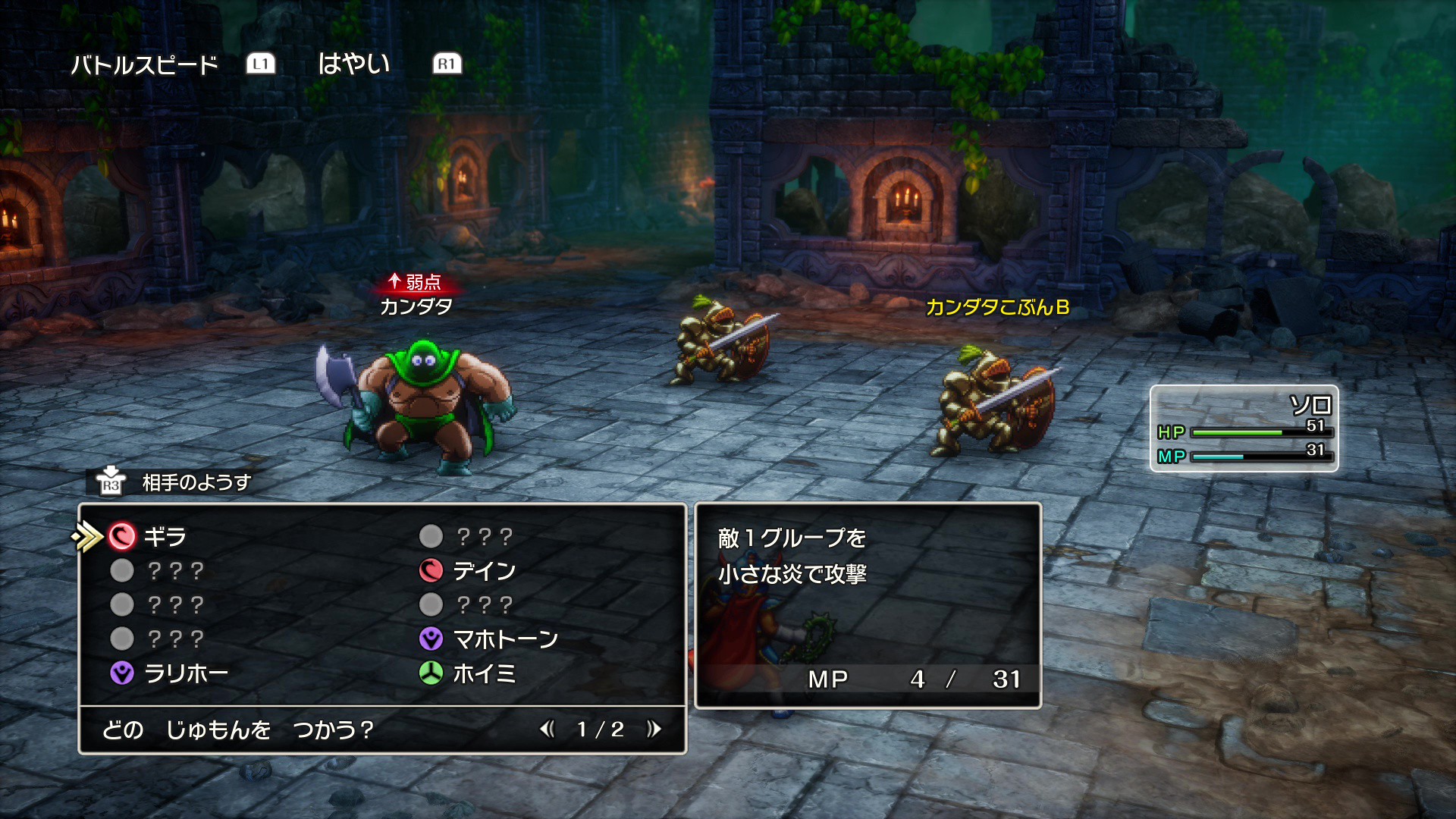The height and width of the screenshot is (819, 1456).
Task: Target the enemy カンダタ name label
Action: click(x=416, y=306)
